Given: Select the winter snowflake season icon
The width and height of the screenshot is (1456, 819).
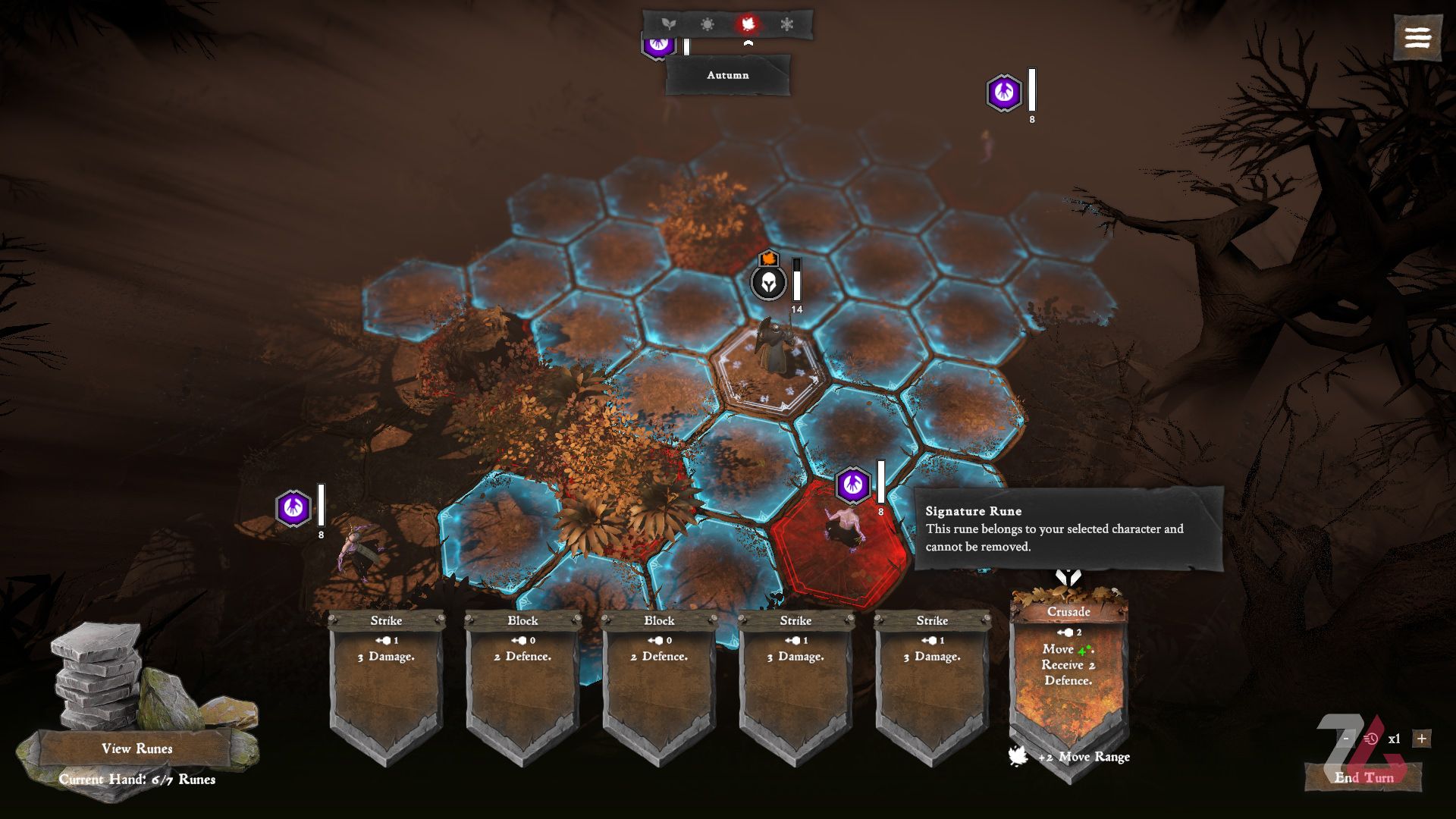Looking at the screenshot, I should [787, 24].
